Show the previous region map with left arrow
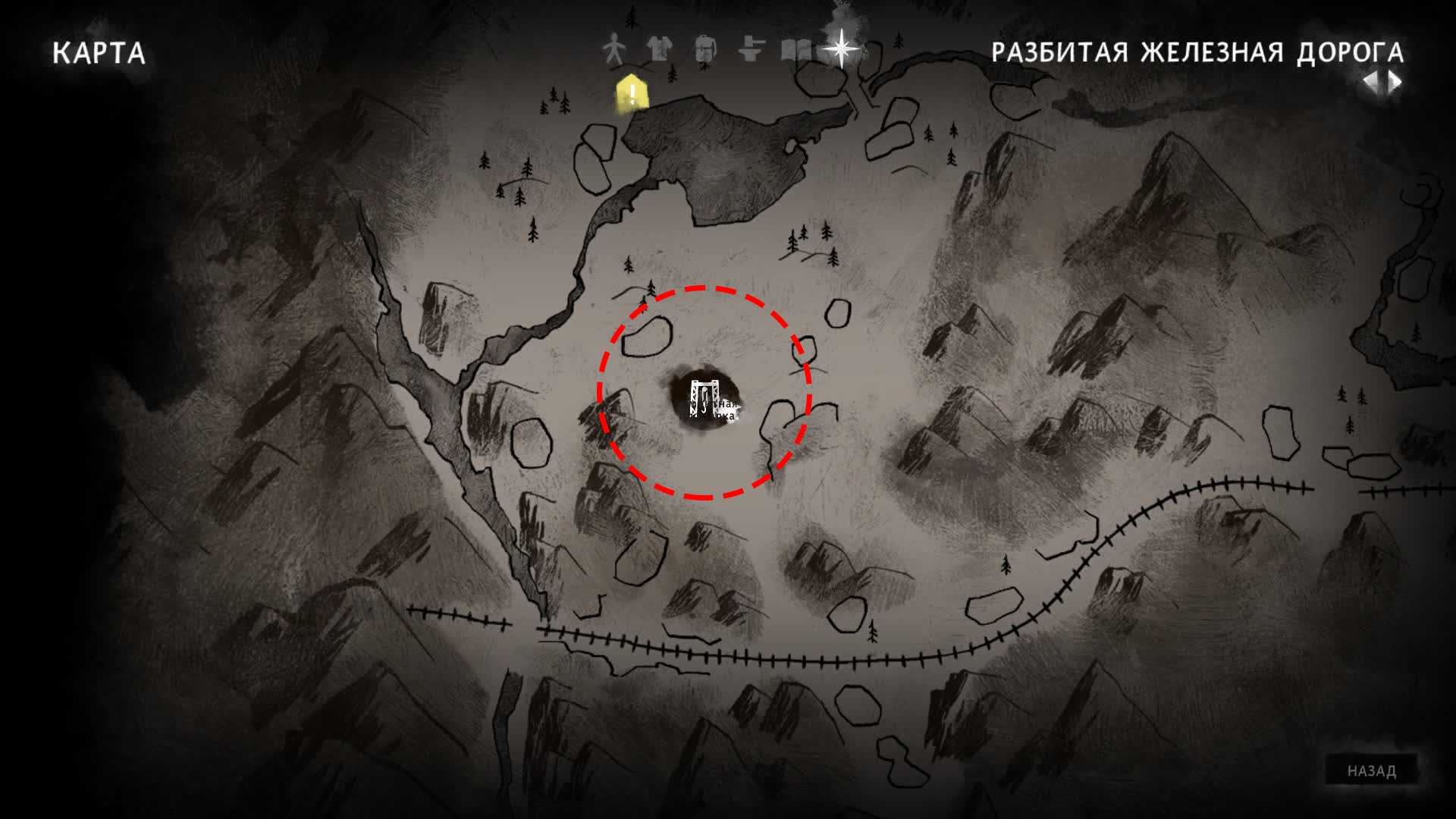The height and width of the screenshot is (819, 1456). (x=1372, y=82)
